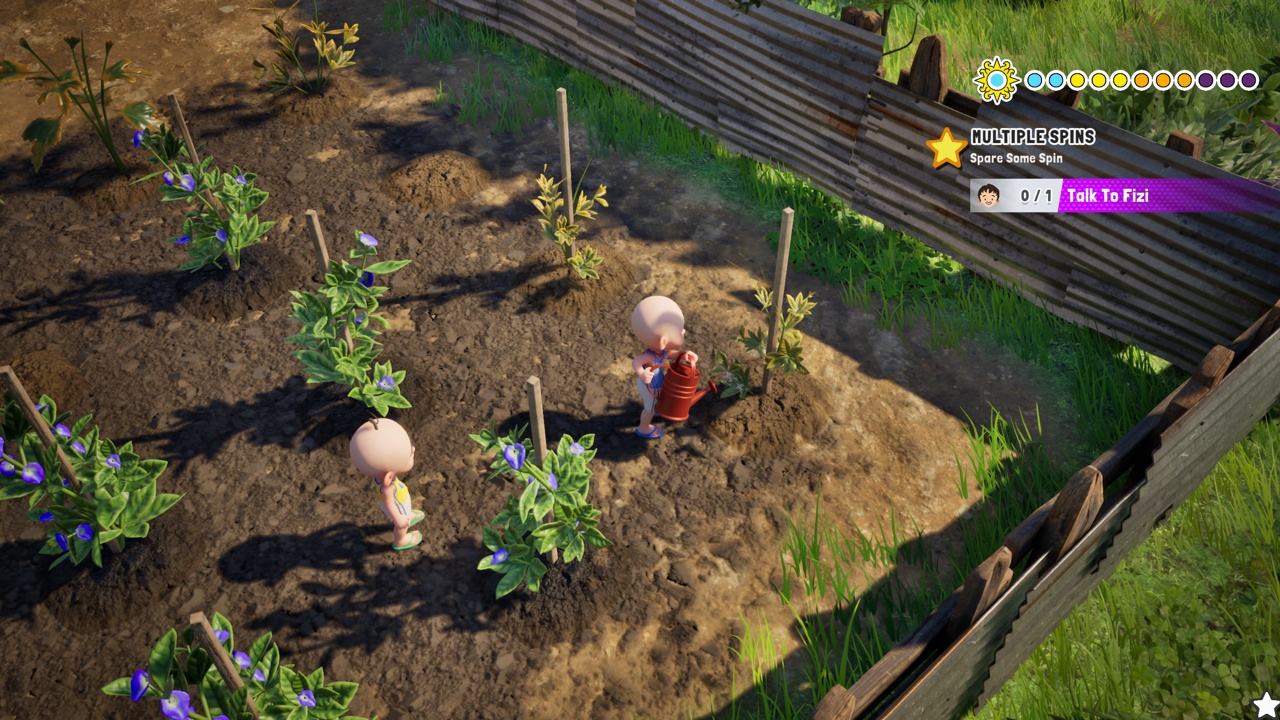Click the spin dot progress bar

coord(1140,80)
